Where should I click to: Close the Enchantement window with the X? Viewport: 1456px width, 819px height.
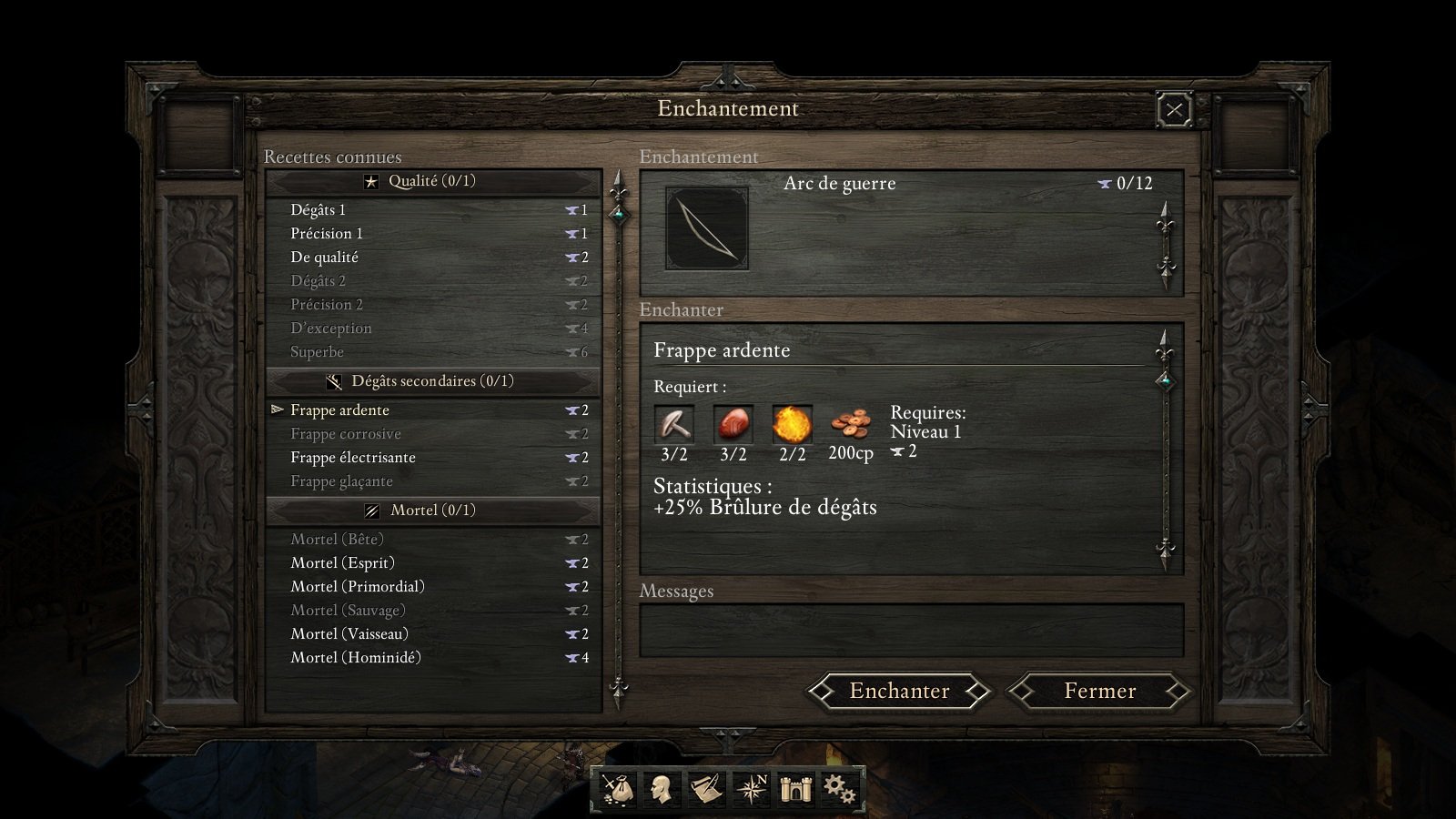(1174, 111)
